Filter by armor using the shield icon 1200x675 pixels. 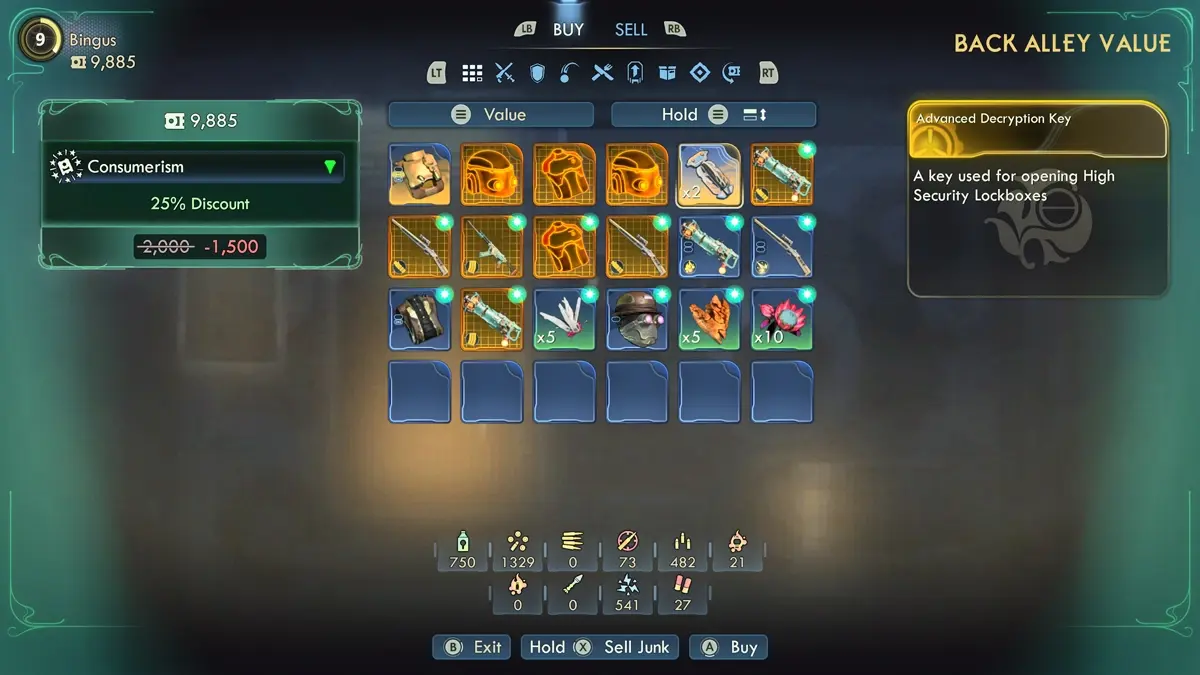(x=537, y=72)
